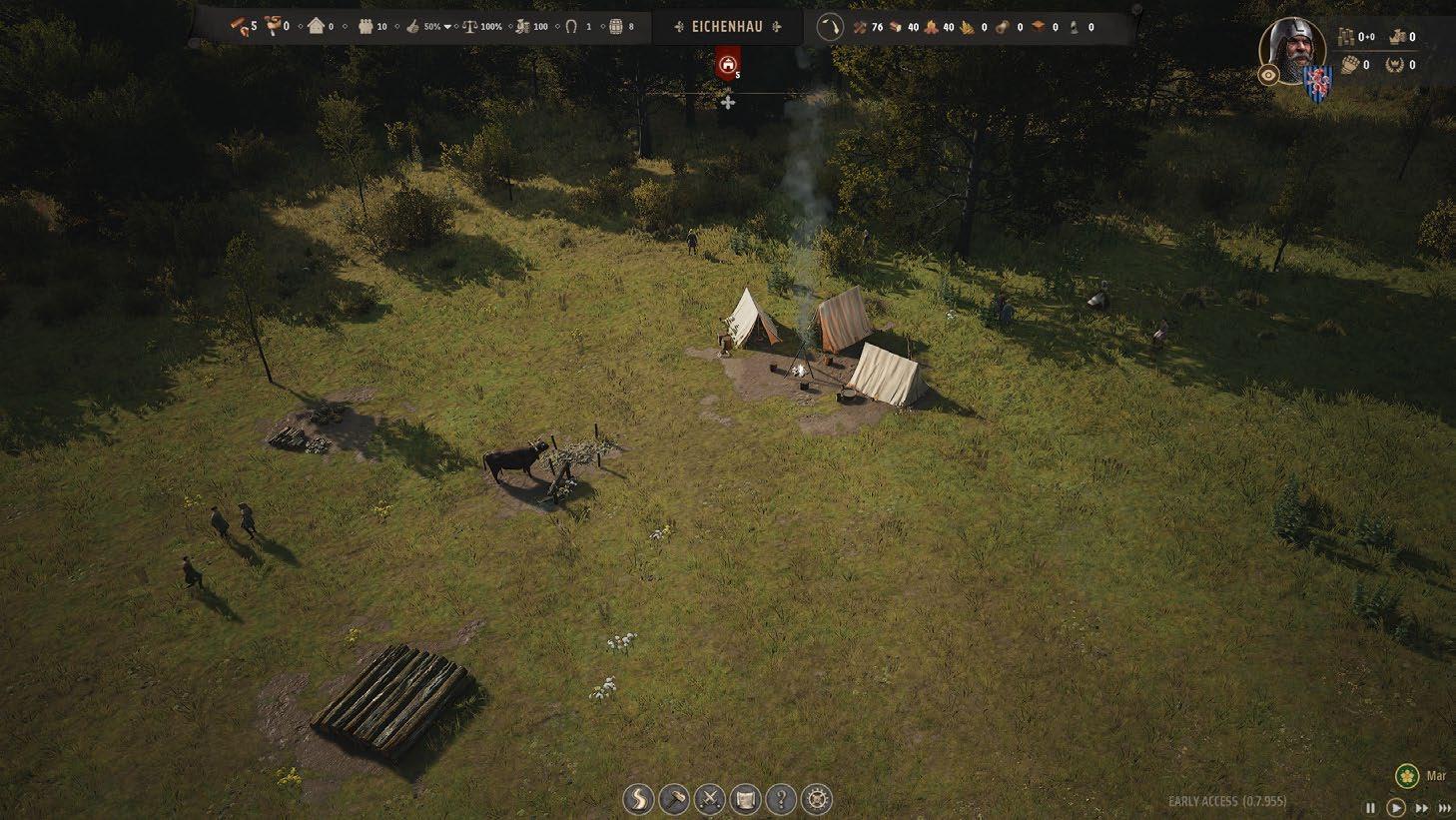1456x820 pixels.
Task: Set game to normal play speed
Action: coord(1396,808)
